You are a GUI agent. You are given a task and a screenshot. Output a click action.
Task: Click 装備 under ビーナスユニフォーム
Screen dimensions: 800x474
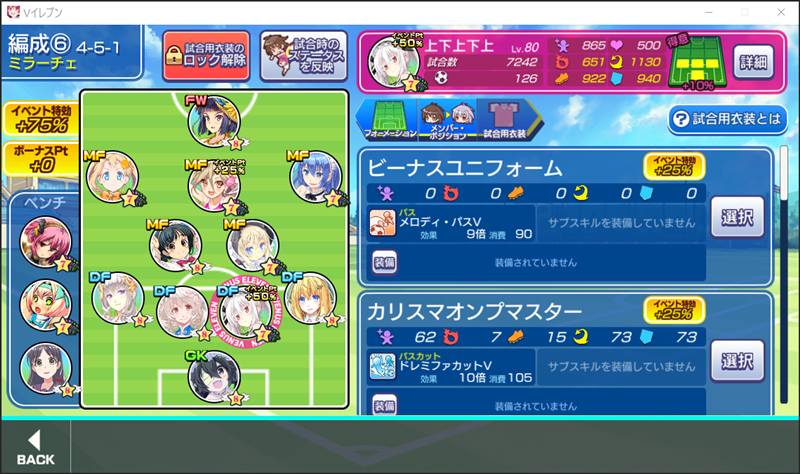point(385,262)
